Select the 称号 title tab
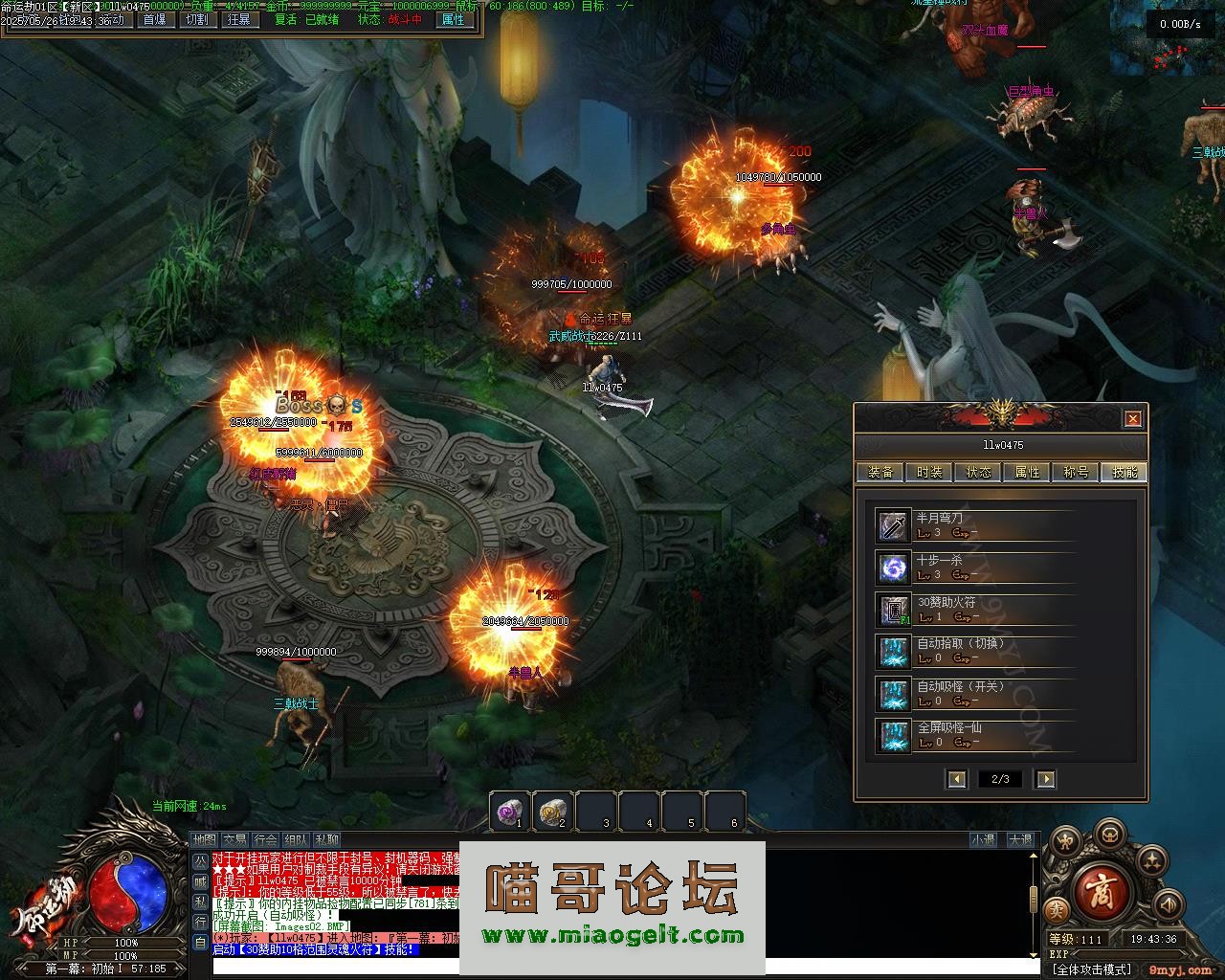 coord(1076,472)
